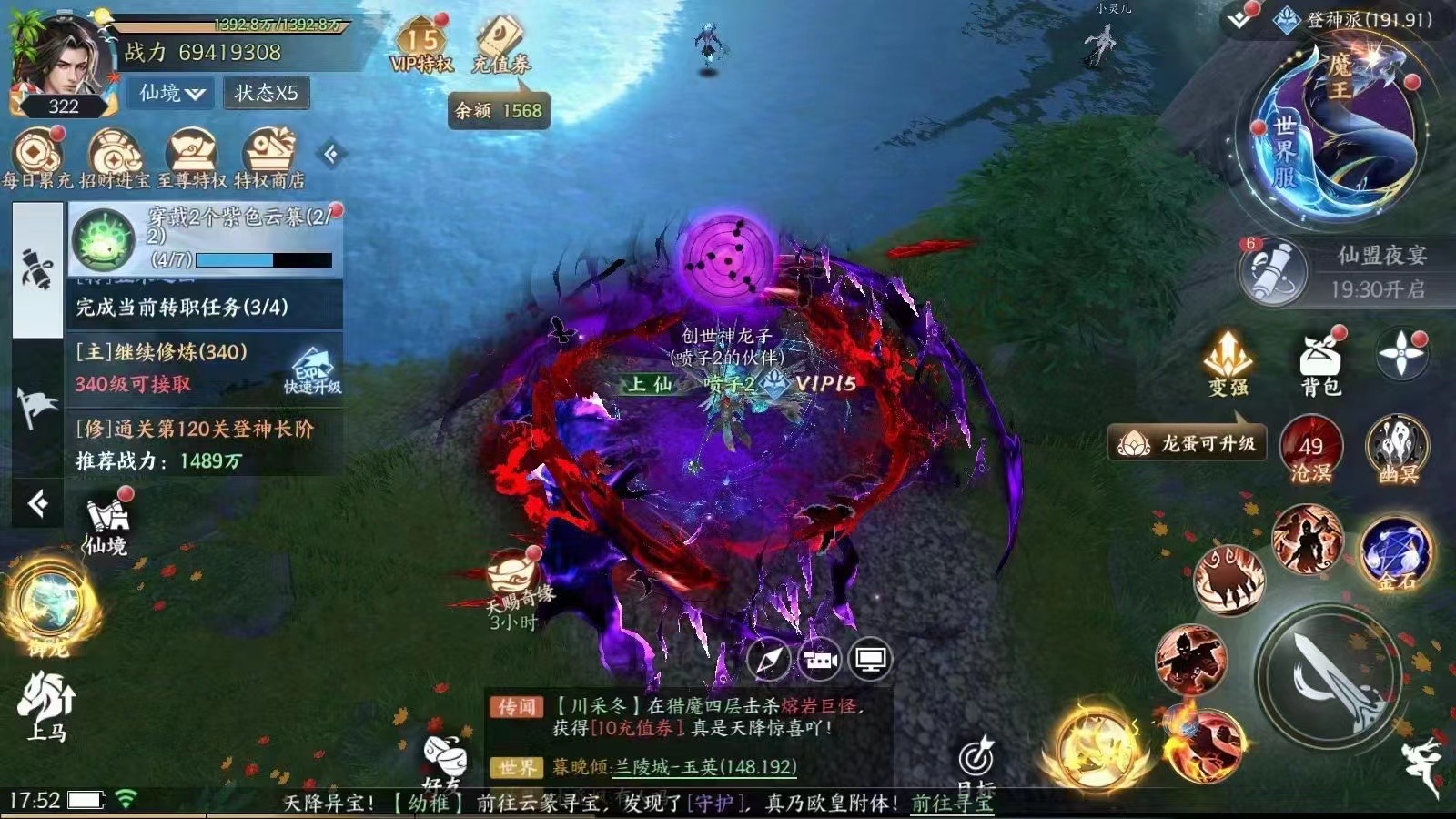The height and width of the screenshot is (819, 1456).
Task: Open the 特权商店 privilege shop
Action: tap(269, 158)
